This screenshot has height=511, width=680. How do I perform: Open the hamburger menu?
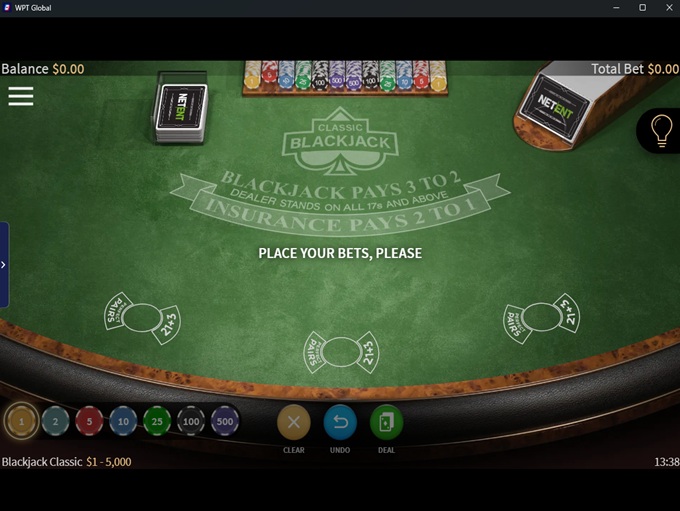click(21, 96)
